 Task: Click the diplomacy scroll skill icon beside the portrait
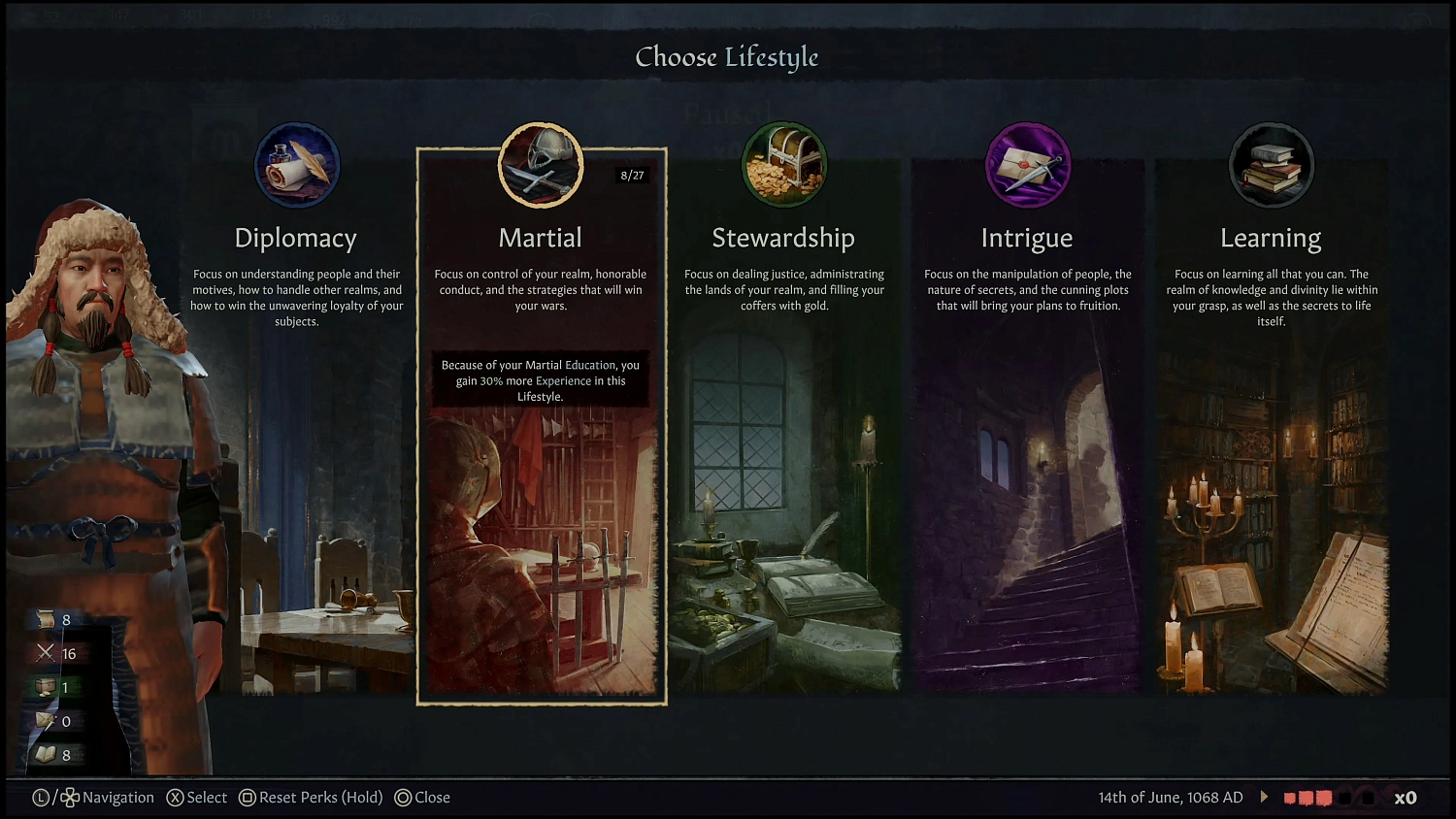(x=45, y=618)
